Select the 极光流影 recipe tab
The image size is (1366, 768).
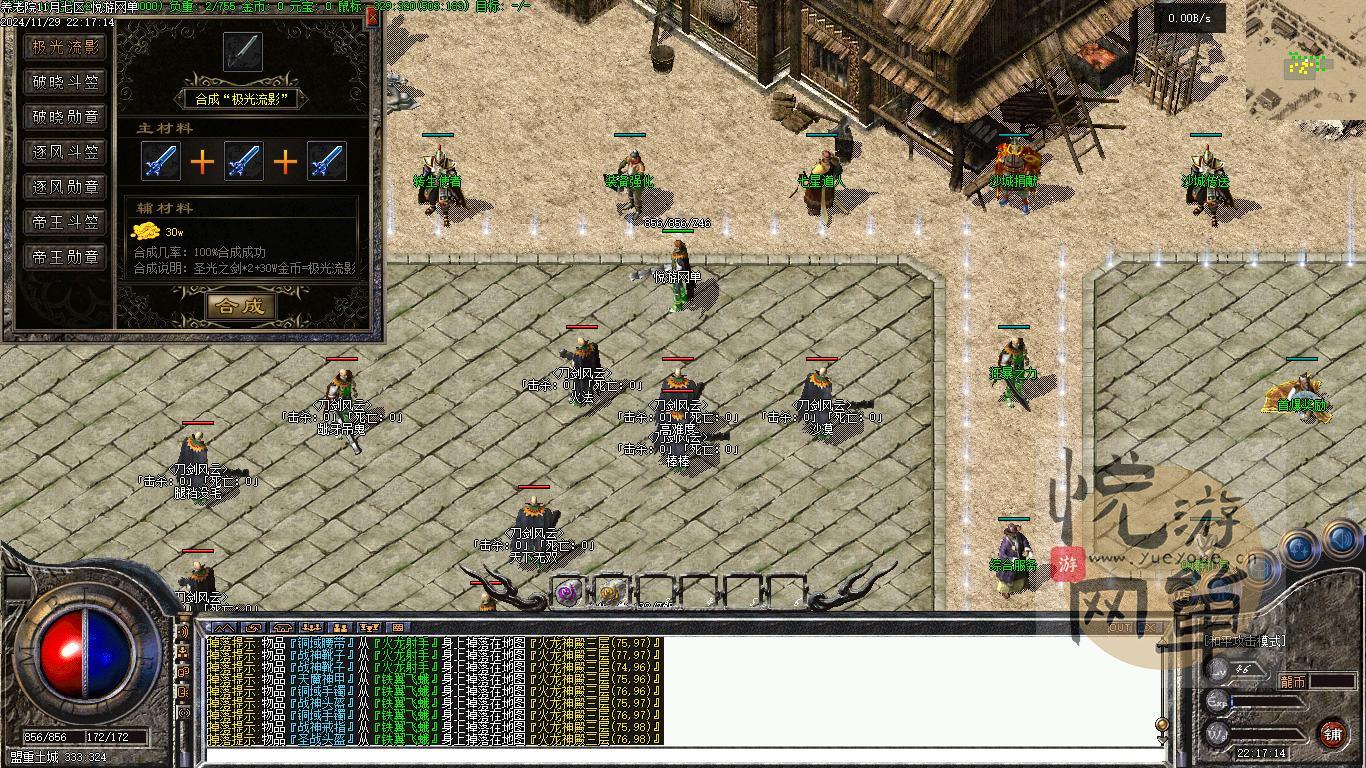(x=66, y=47)
